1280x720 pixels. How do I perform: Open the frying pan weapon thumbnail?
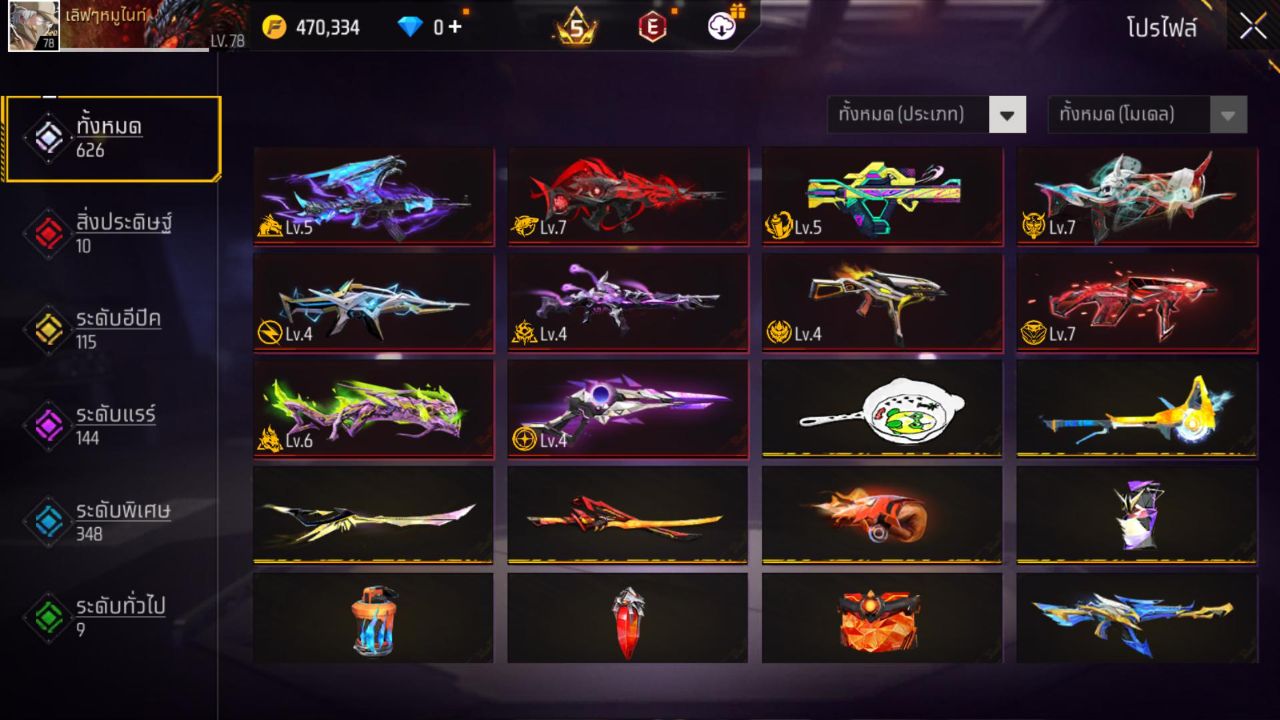(881, 408)
